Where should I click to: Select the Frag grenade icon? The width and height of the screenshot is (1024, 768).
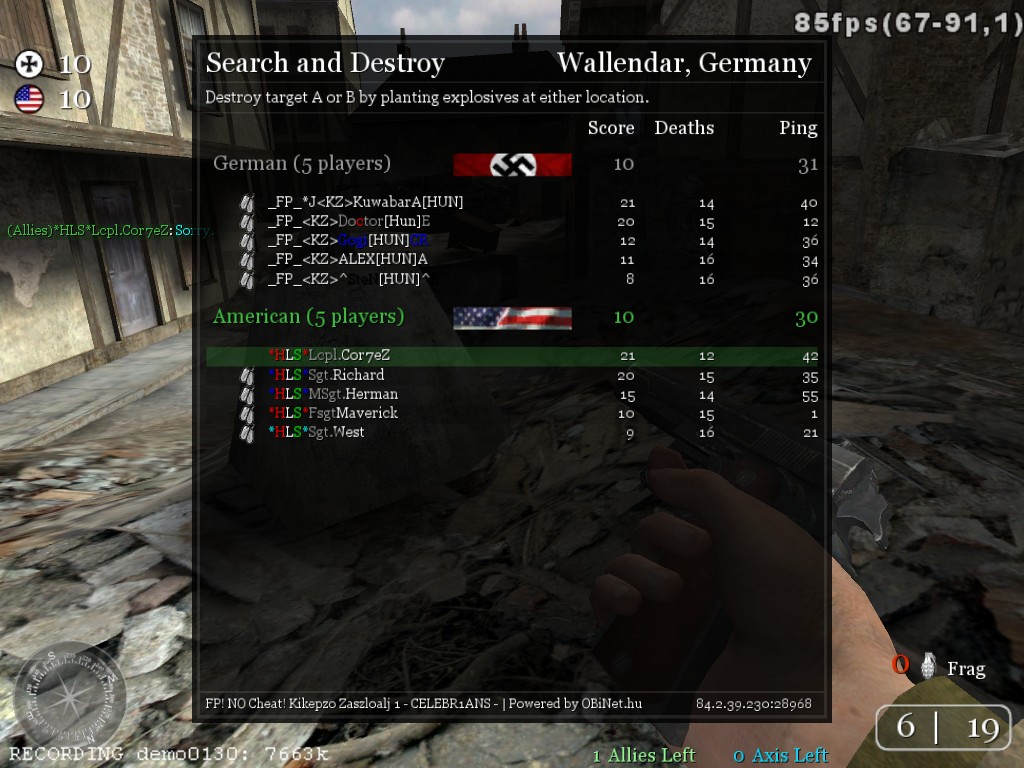[x=929, y=666]
